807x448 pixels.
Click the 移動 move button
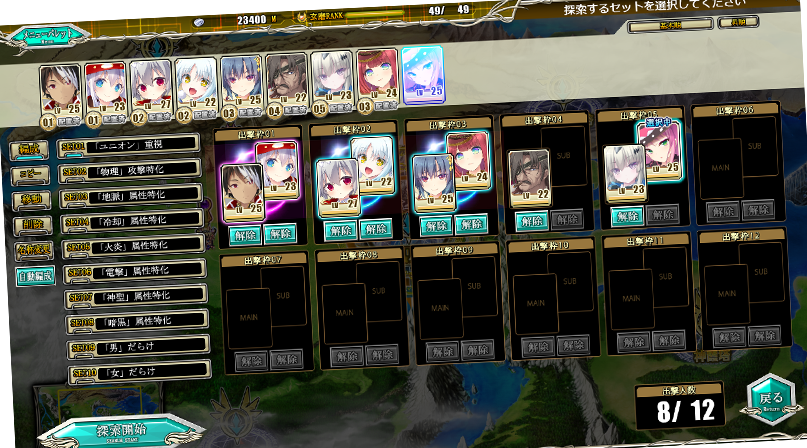[x=32, y=199]
